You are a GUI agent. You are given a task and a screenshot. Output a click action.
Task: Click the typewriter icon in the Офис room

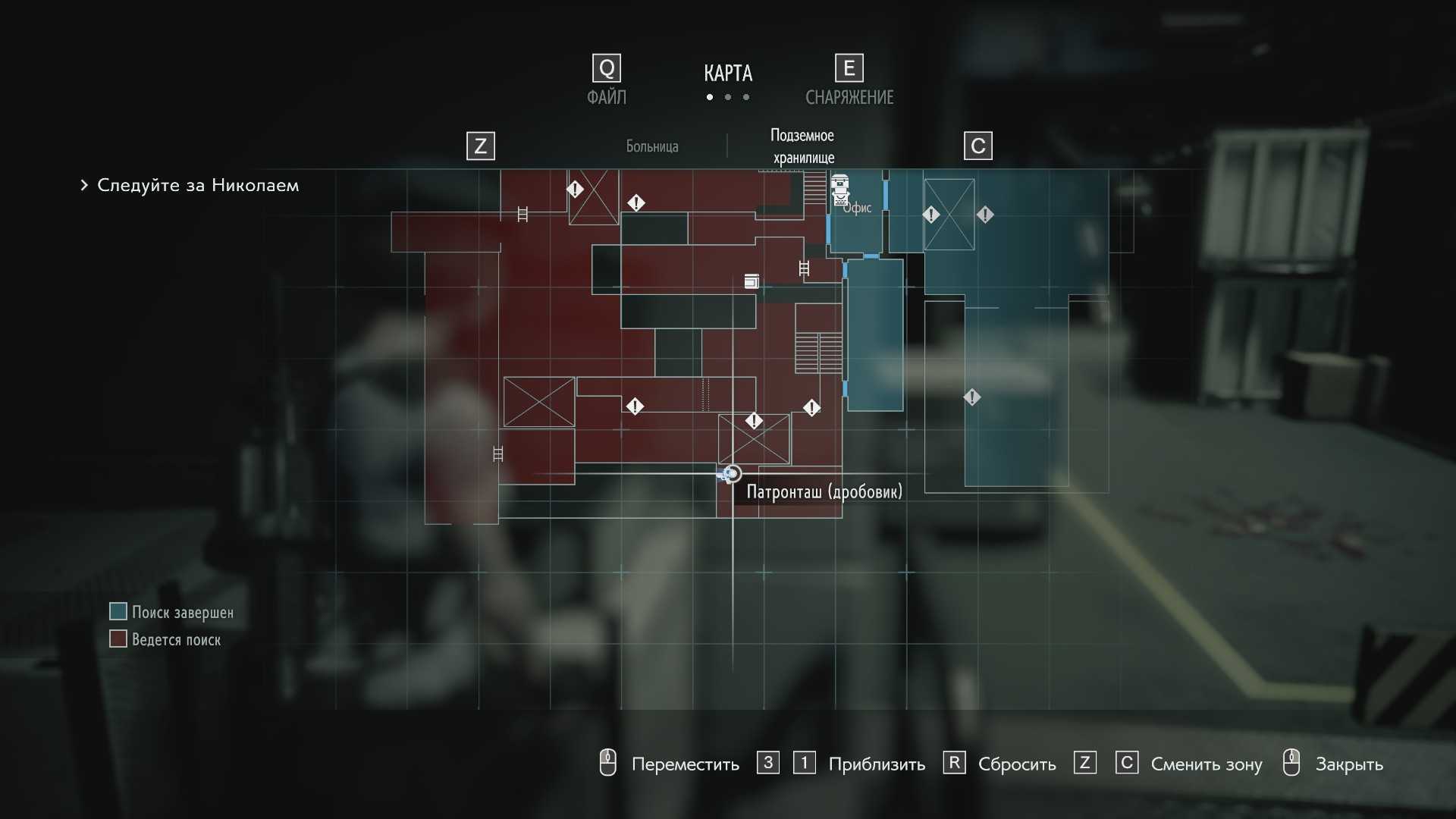839,190
